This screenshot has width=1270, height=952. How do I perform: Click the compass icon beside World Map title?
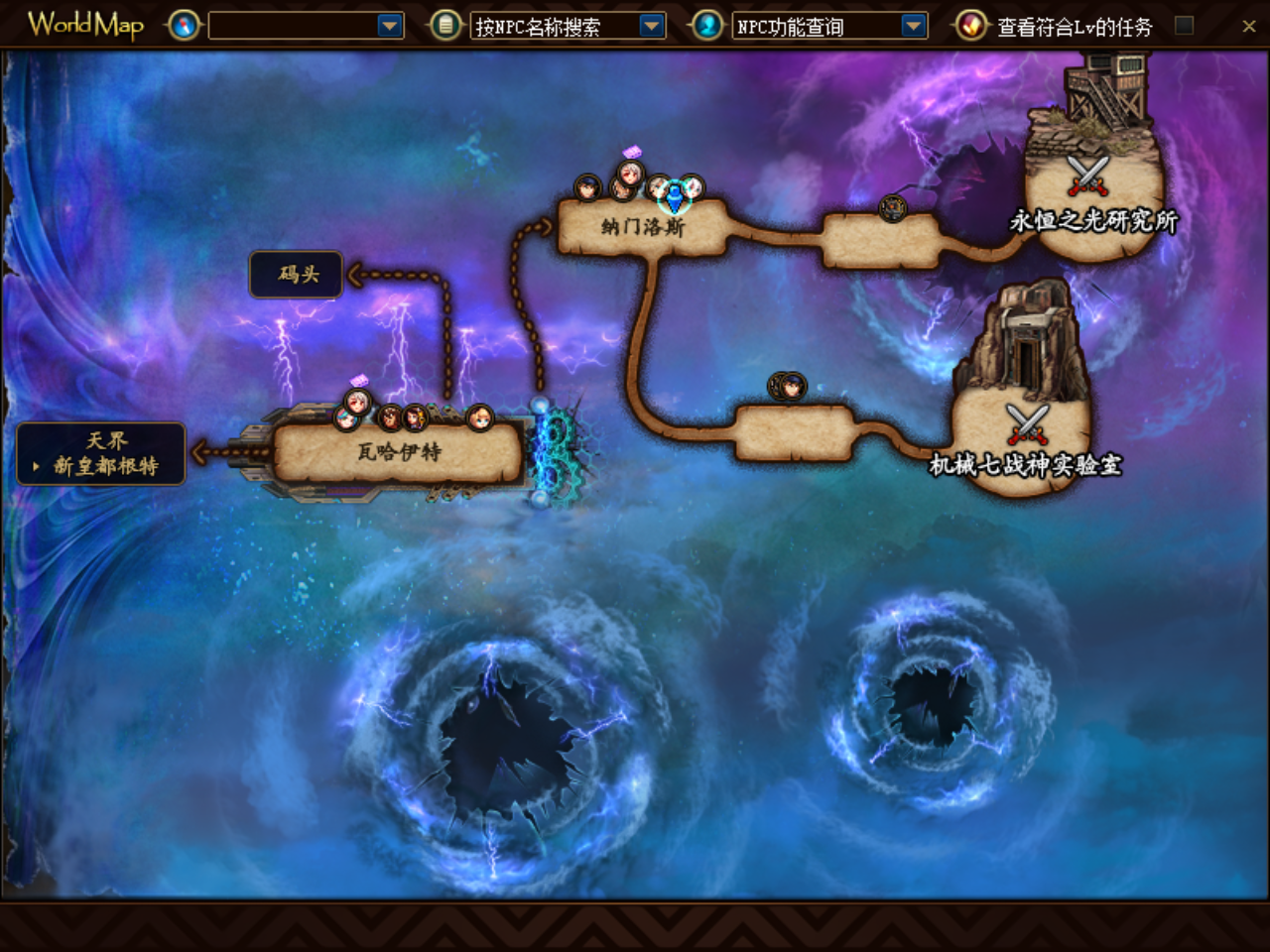click(184, 26)
